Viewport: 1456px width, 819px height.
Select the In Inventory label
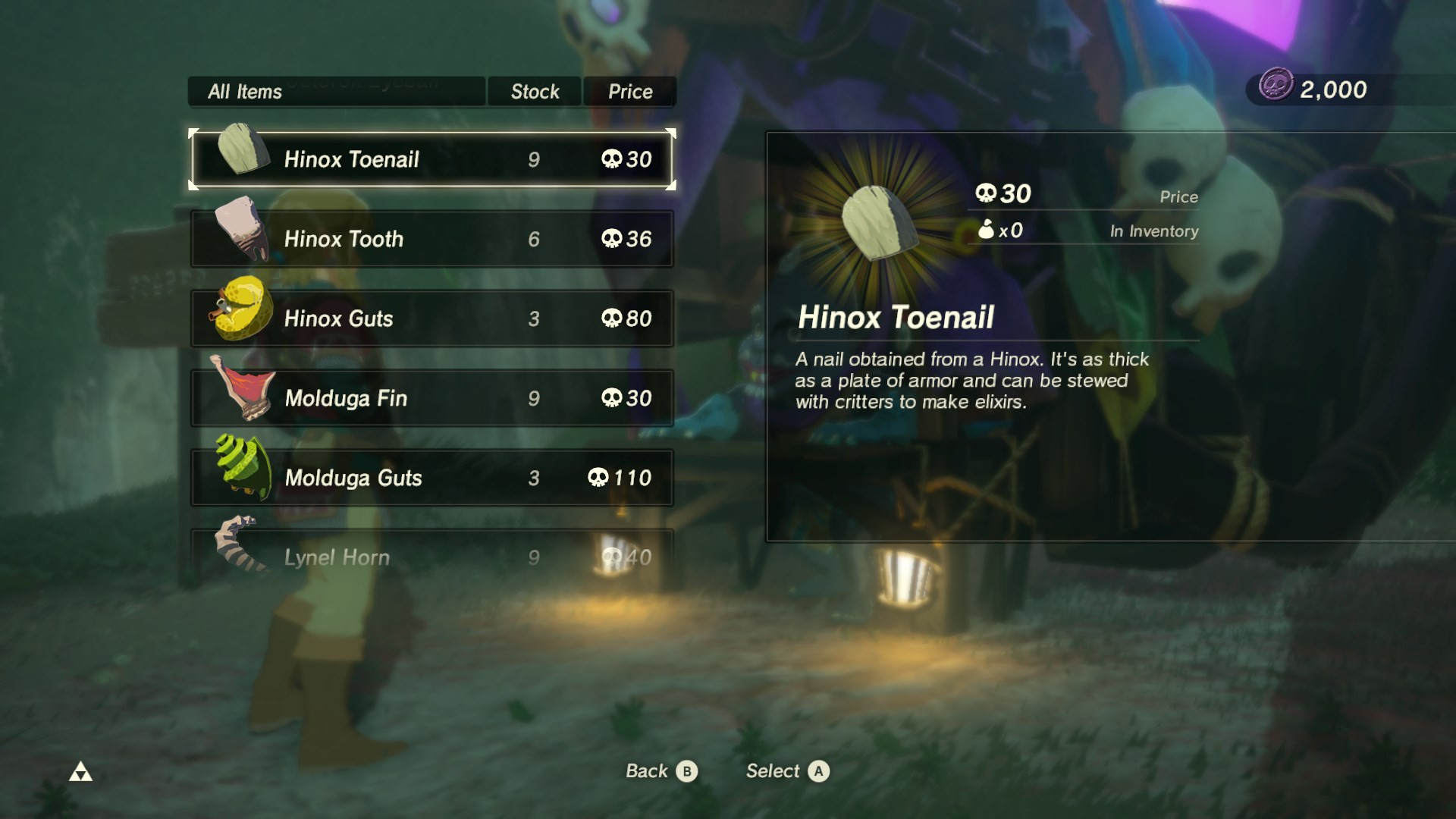pos(1151,231)
